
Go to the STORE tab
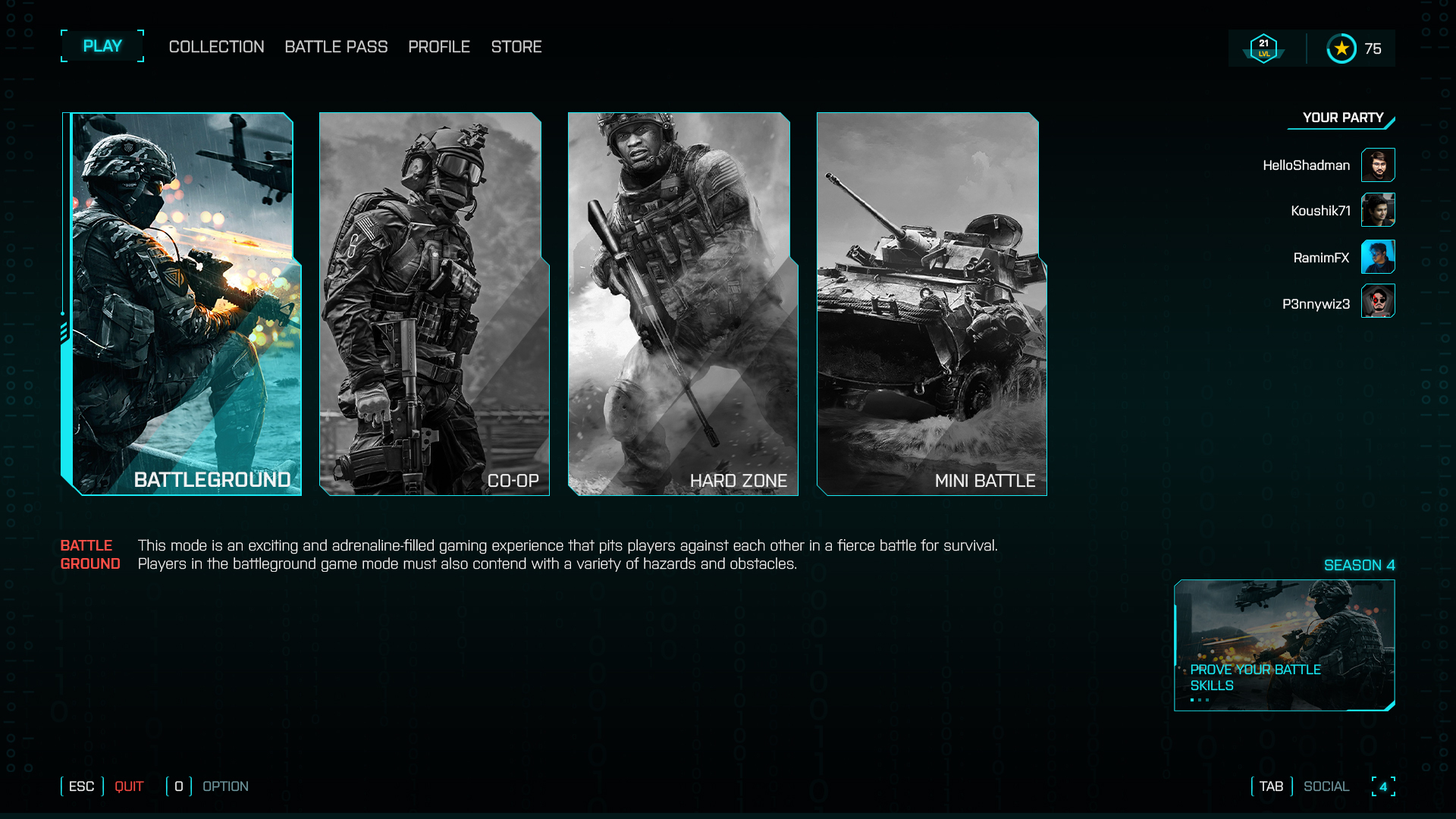point(516,46)
